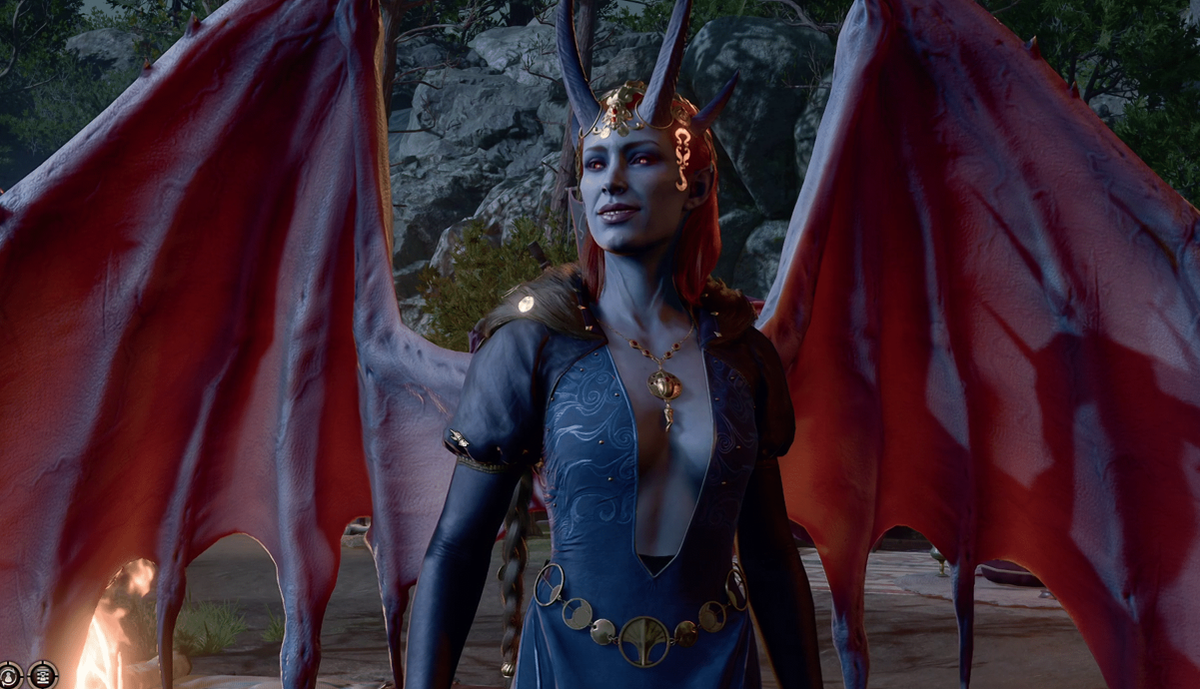Open the dialogue history log button
This screenshot has width=1200, height=689.
[42, 675]
